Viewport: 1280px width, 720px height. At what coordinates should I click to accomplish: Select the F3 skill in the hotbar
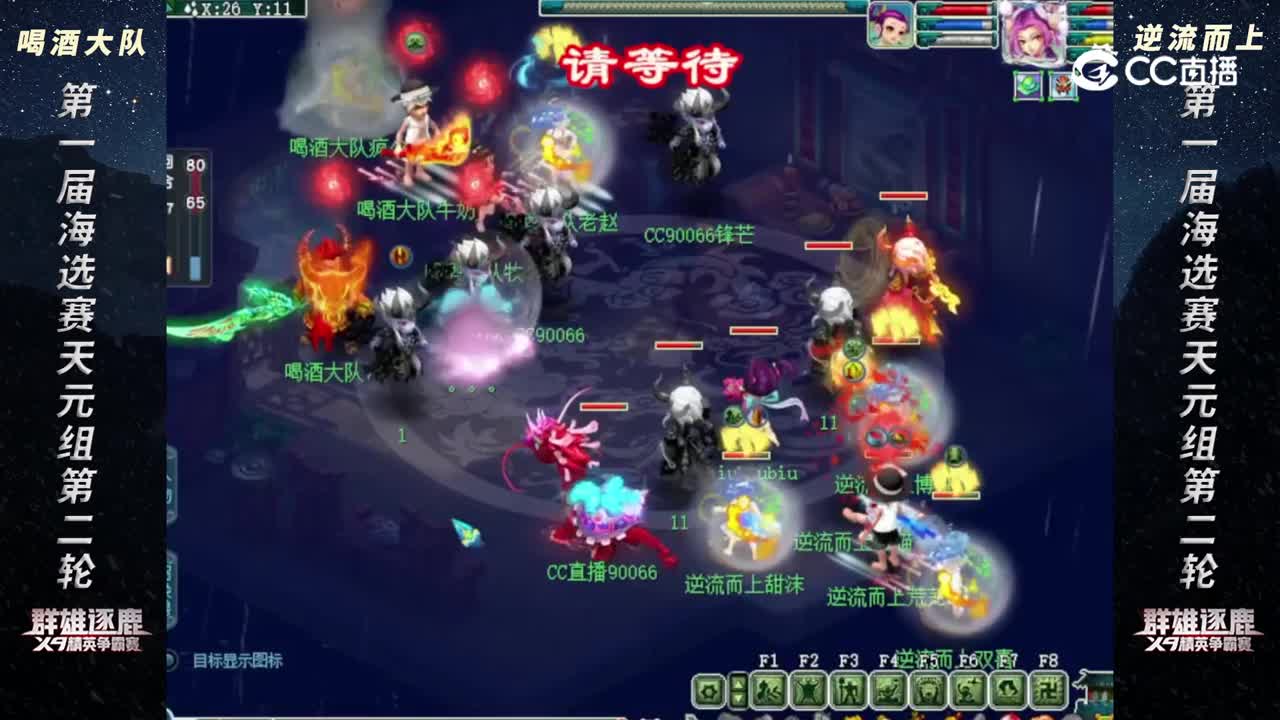845,691
